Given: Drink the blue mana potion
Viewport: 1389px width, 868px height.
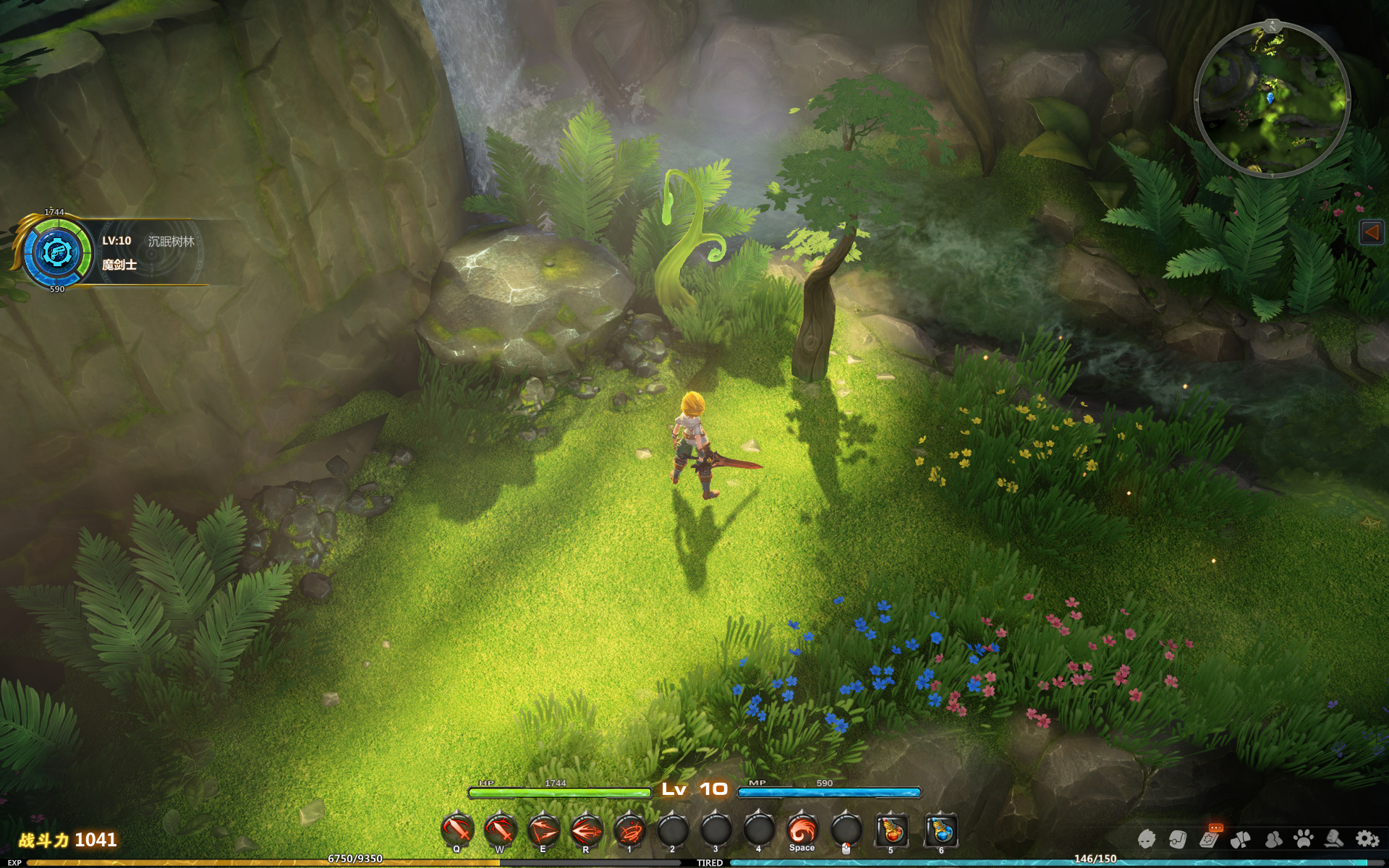Looking at the screenshot, I should [941, 830].
